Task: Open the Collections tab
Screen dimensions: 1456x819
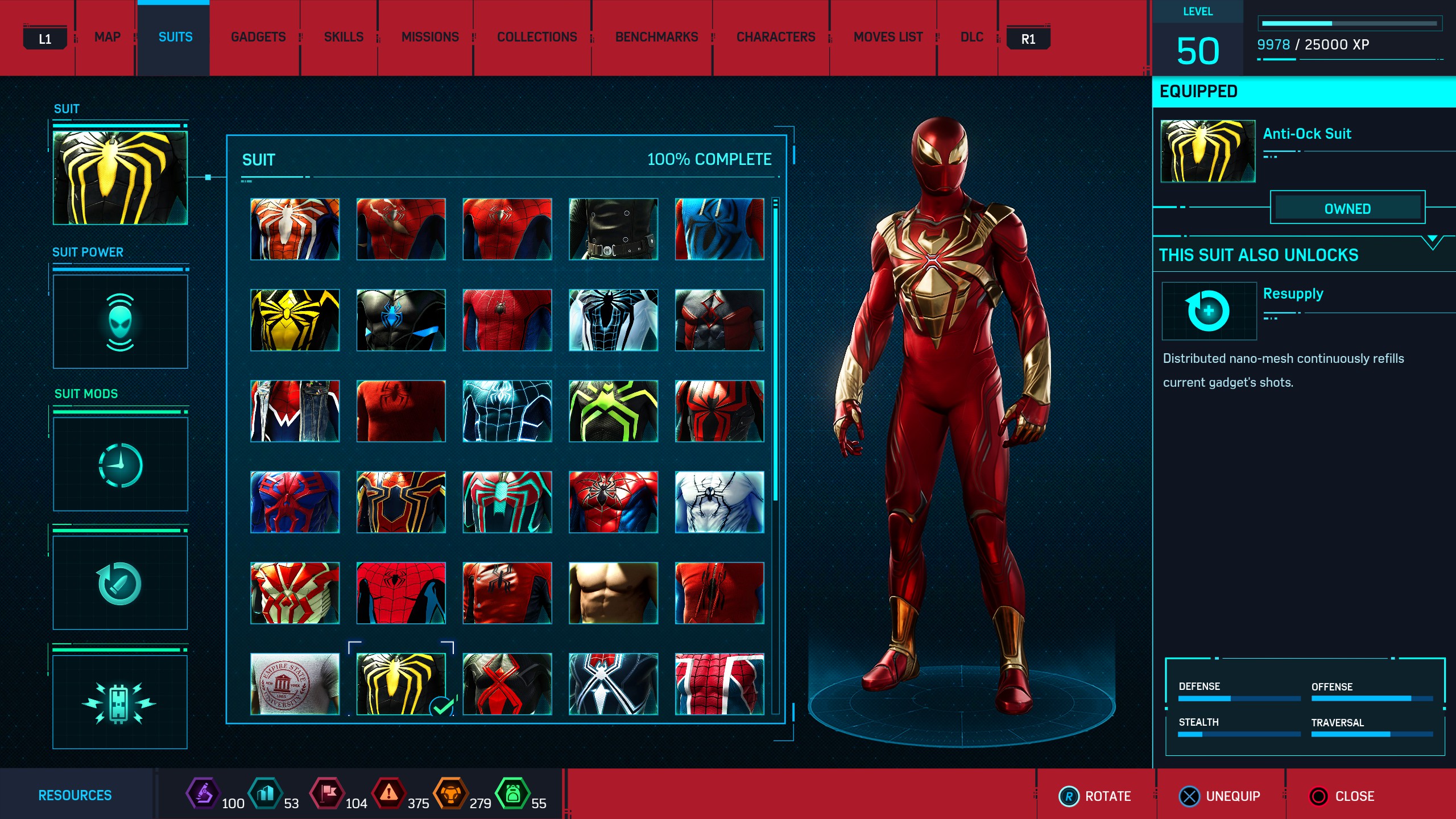Action: tap(537, 38)
